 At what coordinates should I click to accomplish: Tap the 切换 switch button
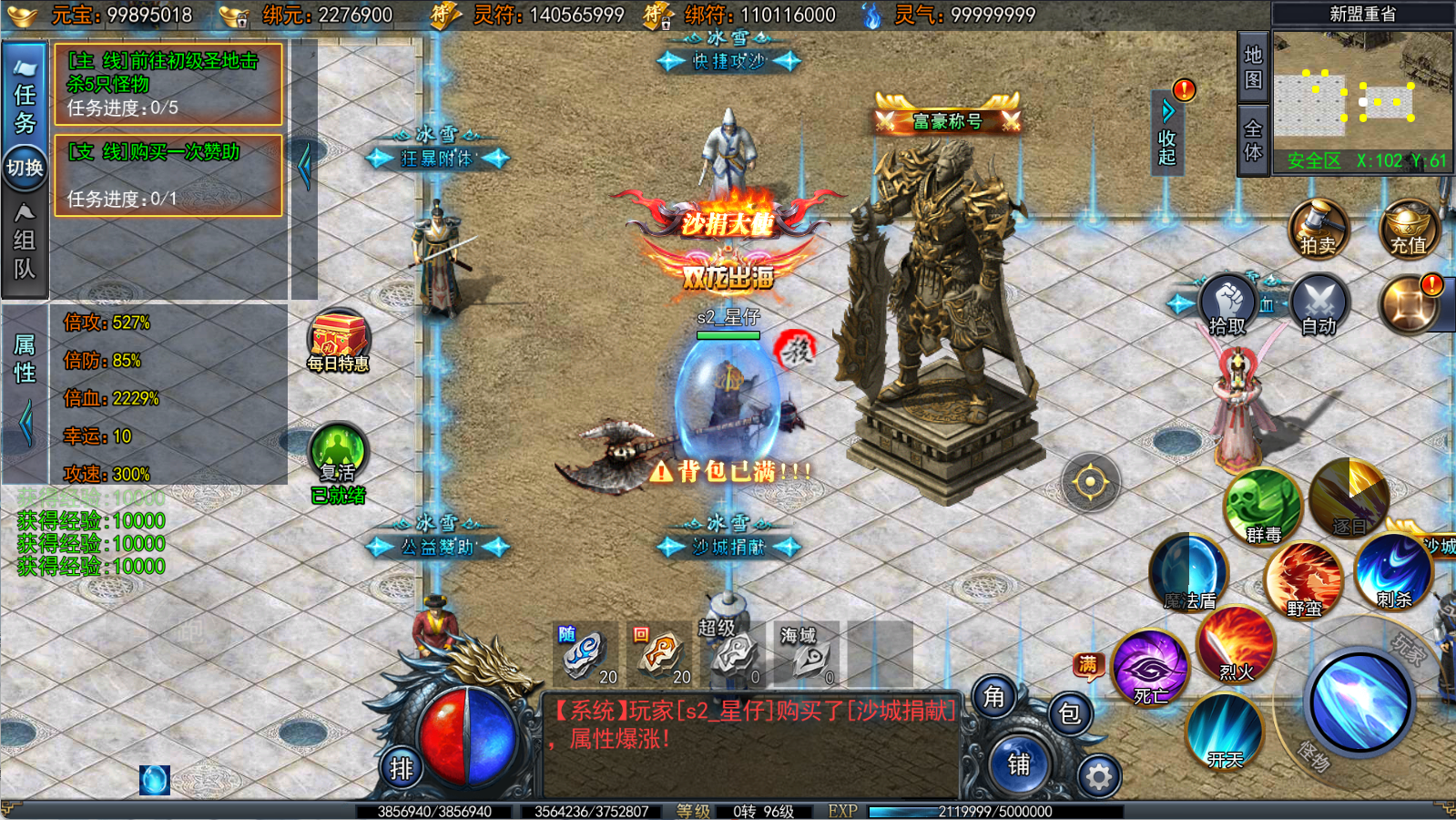[25, 168]
